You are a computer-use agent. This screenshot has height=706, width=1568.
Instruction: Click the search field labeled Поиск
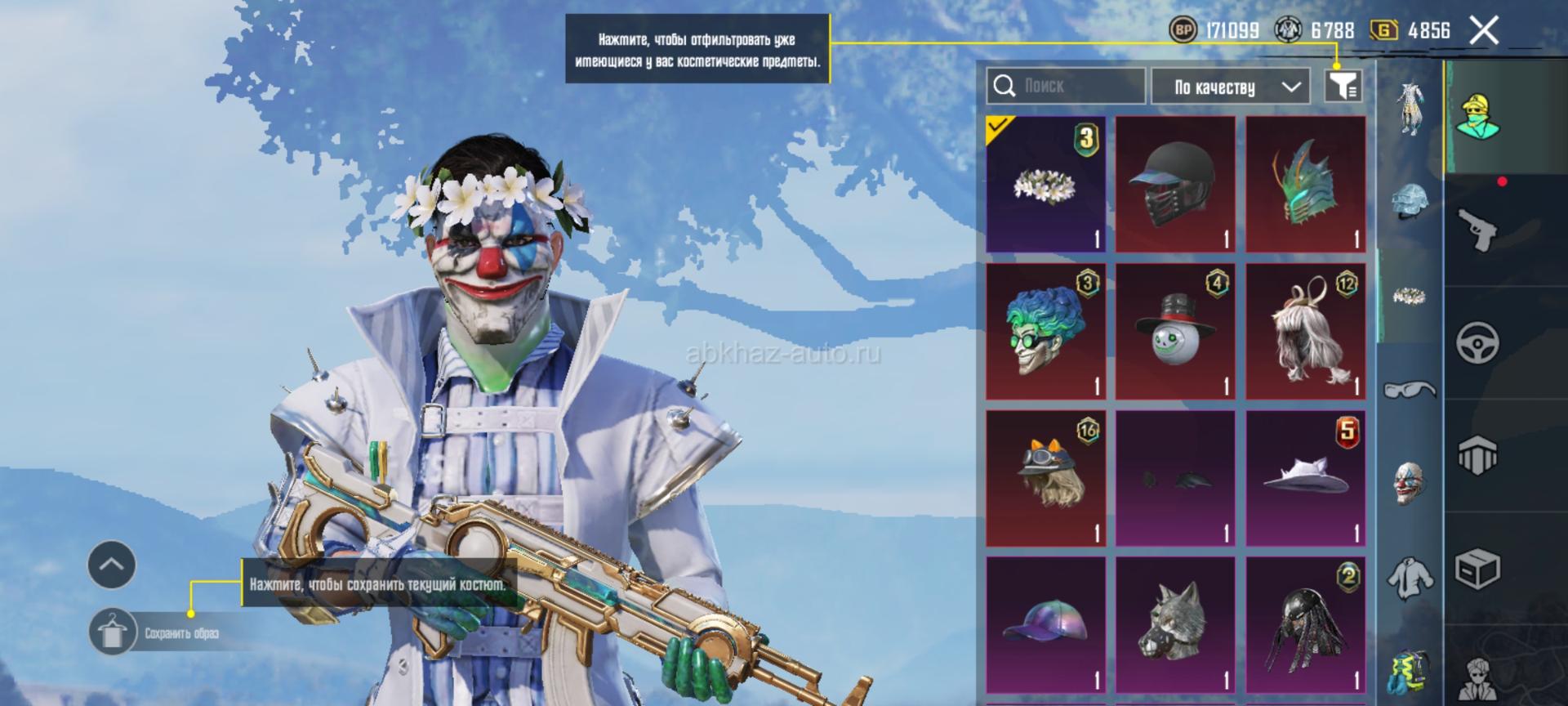click(1065, 86)
